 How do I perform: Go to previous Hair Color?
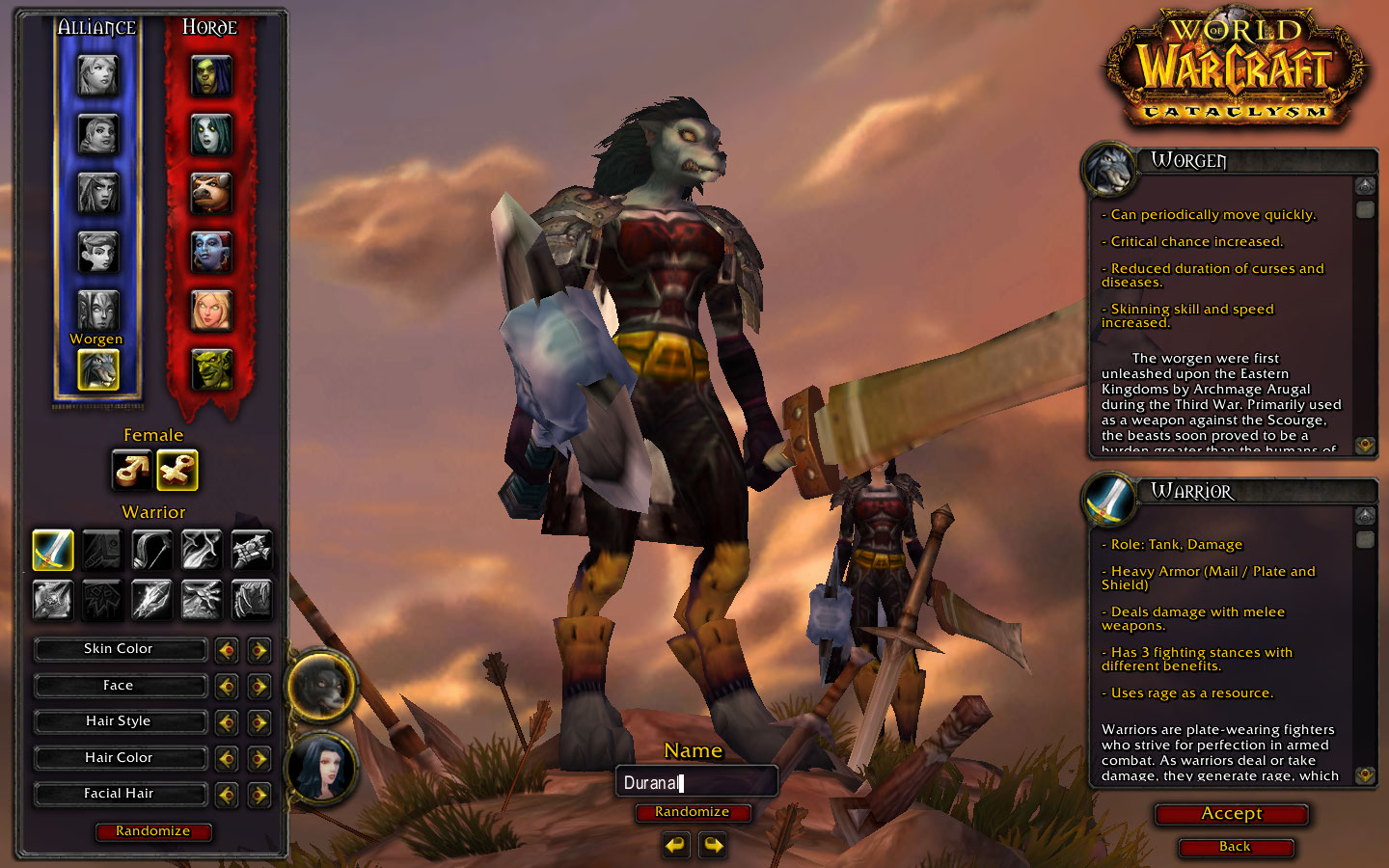pyautogui.click(x=227, y=759)
